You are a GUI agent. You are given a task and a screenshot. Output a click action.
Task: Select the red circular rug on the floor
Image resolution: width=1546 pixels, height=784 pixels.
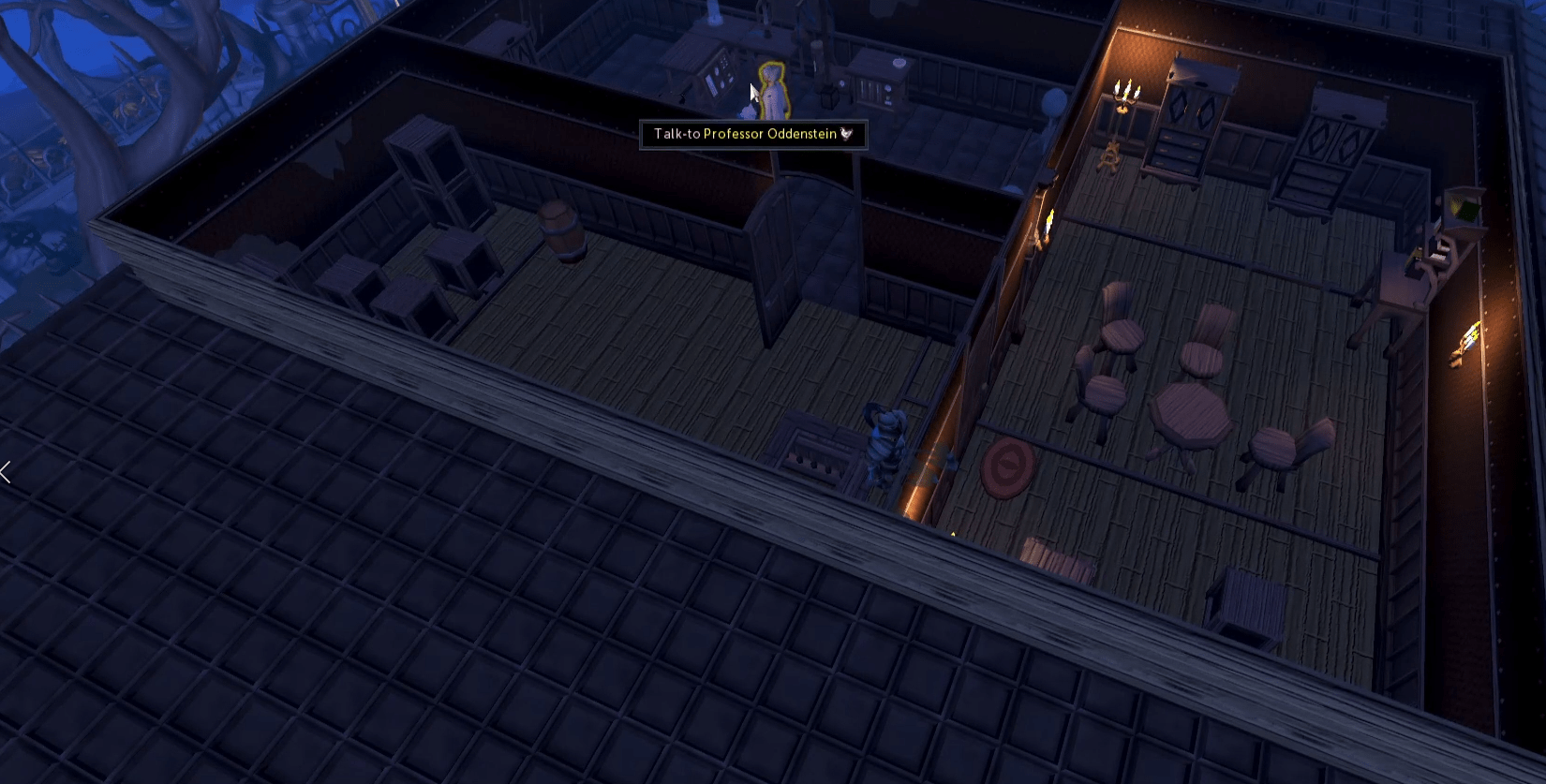pyautogui.click(x=1005, y=468)
